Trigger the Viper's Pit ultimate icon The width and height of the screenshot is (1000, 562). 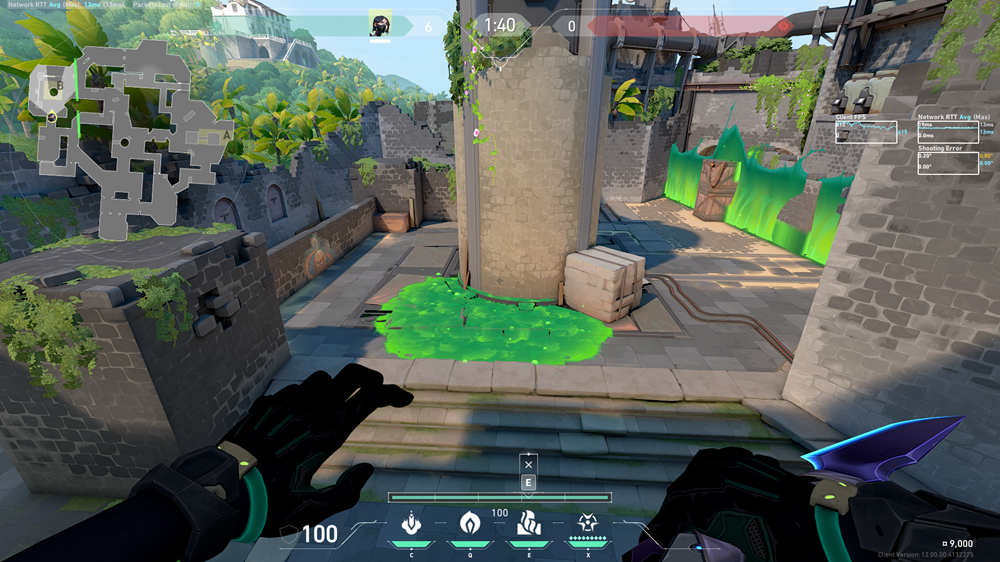tap(587, 523)
